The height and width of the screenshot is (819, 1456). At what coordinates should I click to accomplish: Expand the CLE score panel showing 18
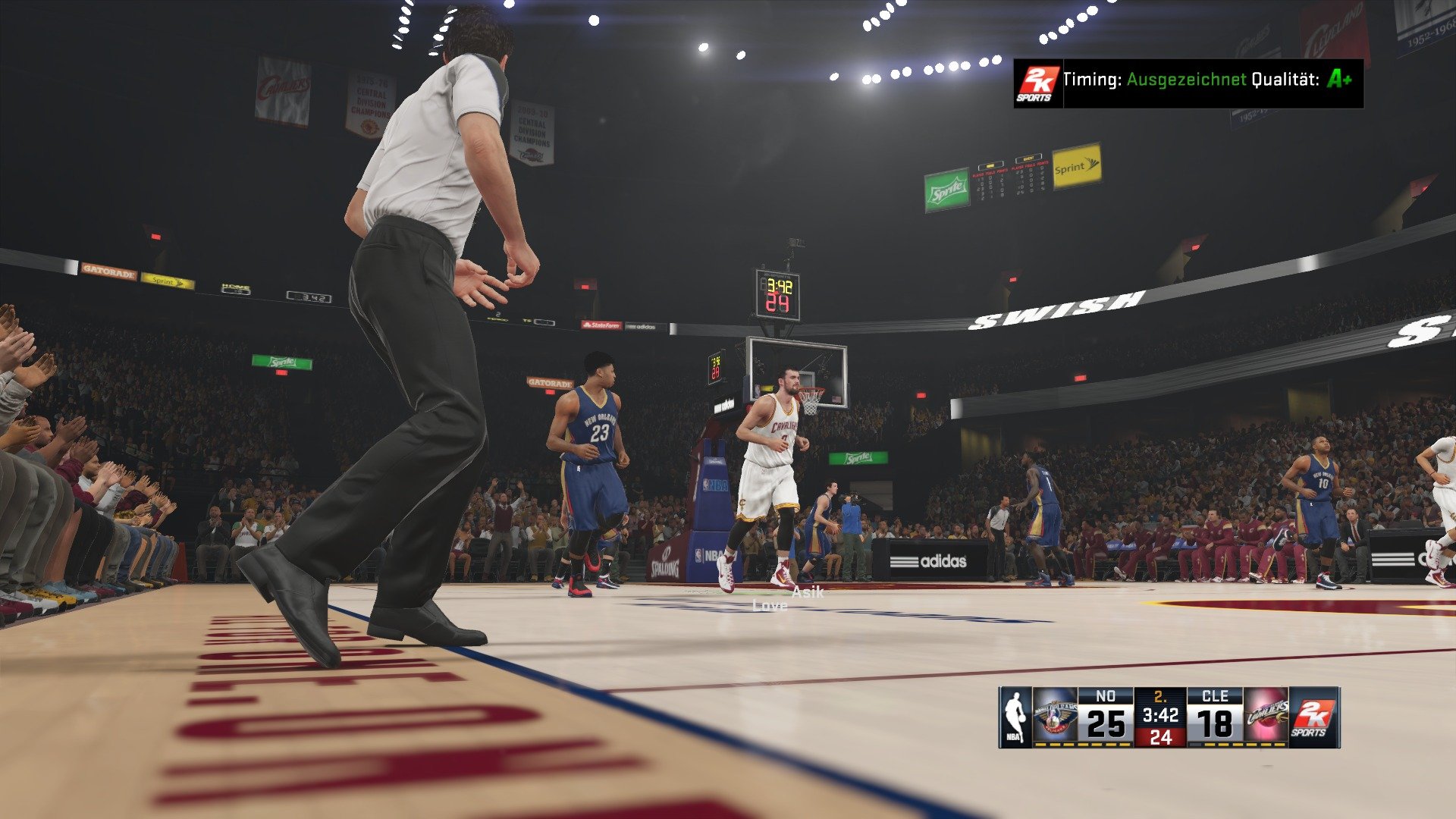(x=1215, y=722)
